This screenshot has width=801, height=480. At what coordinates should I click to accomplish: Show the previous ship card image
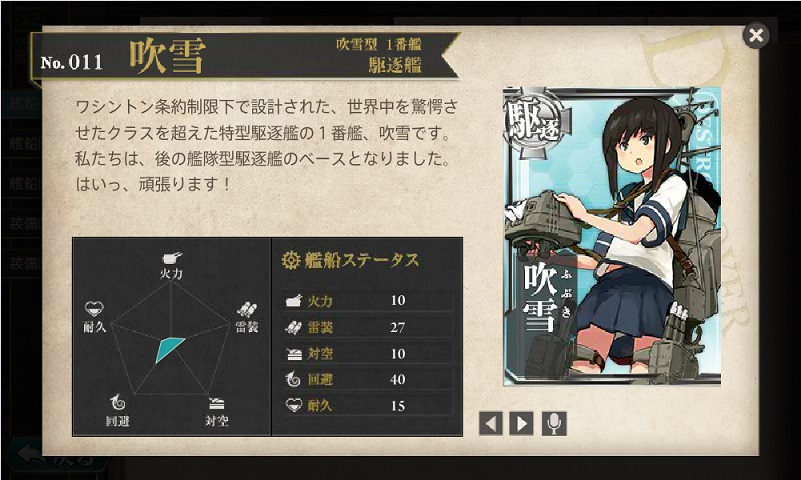490,423
